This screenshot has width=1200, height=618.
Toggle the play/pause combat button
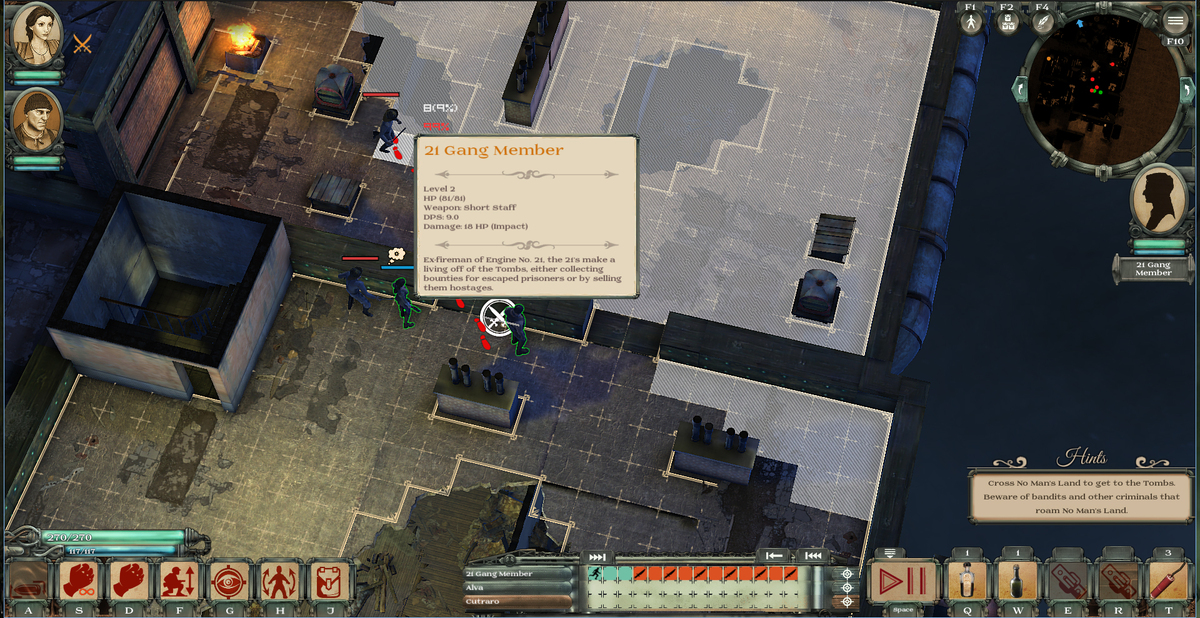click(903, 581)
